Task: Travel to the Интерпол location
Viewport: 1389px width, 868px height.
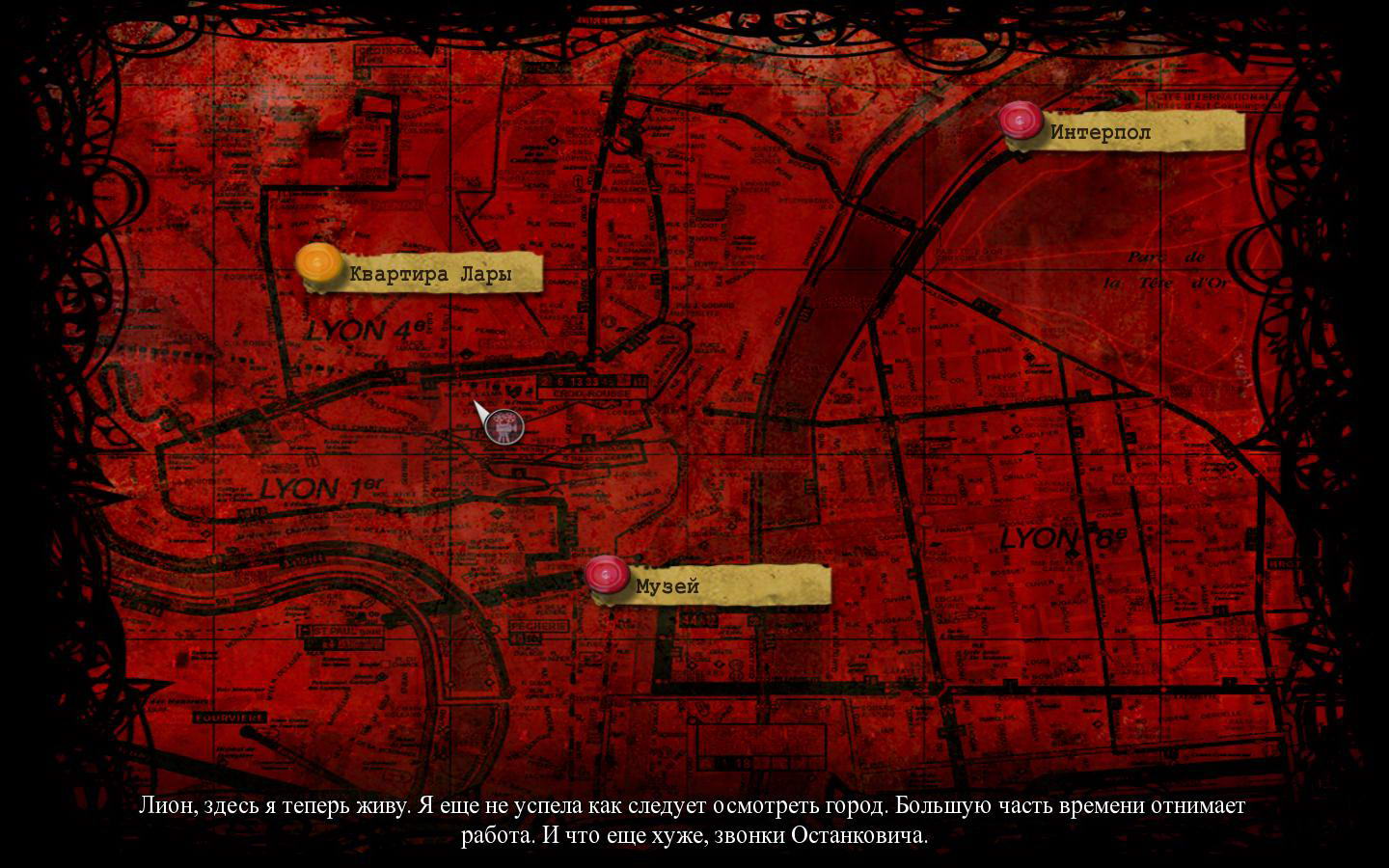Action: (x=1020, y=122)
